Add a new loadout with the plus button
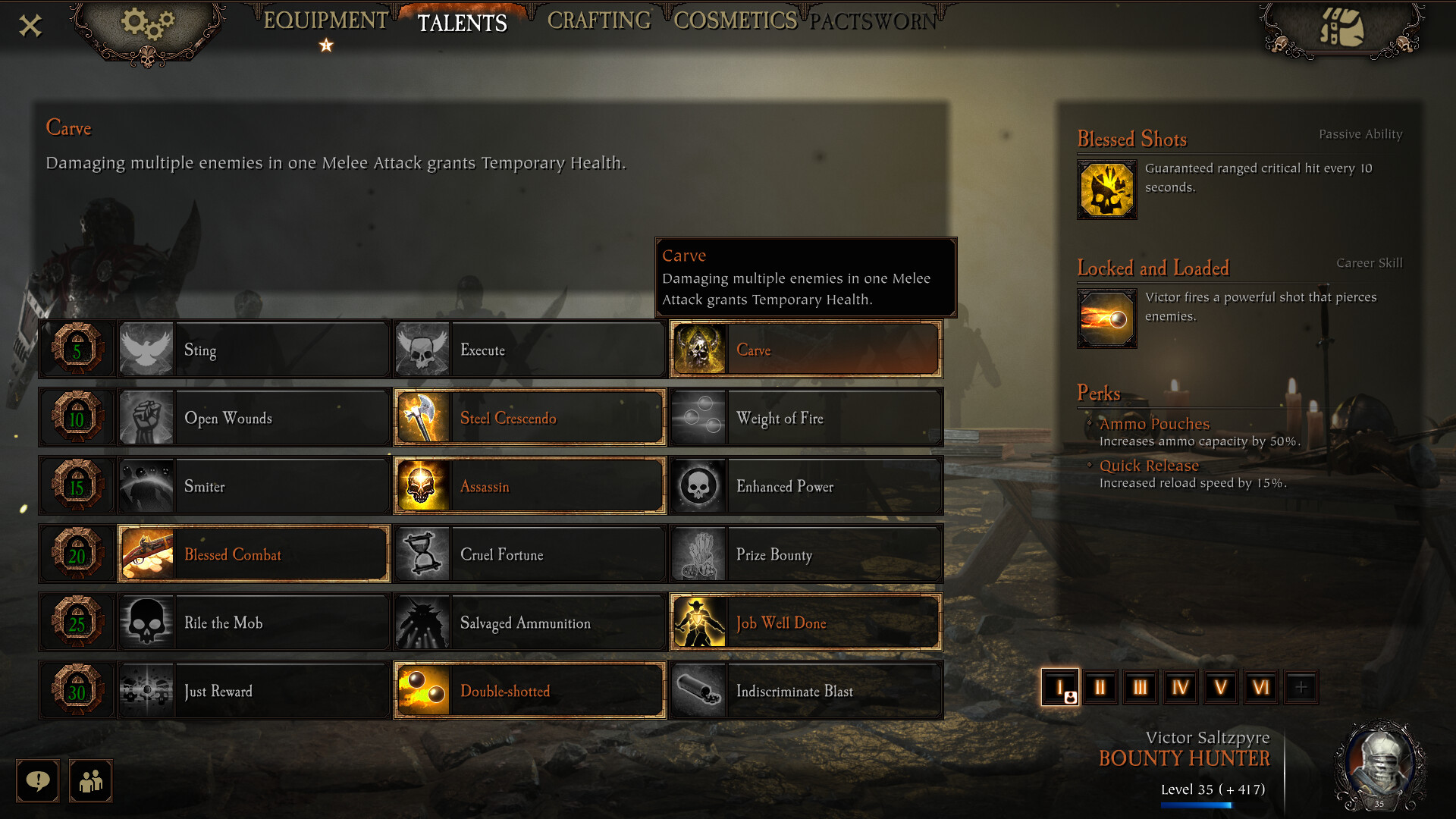The image size is (1456, 819). click(x=1301, y=688)
